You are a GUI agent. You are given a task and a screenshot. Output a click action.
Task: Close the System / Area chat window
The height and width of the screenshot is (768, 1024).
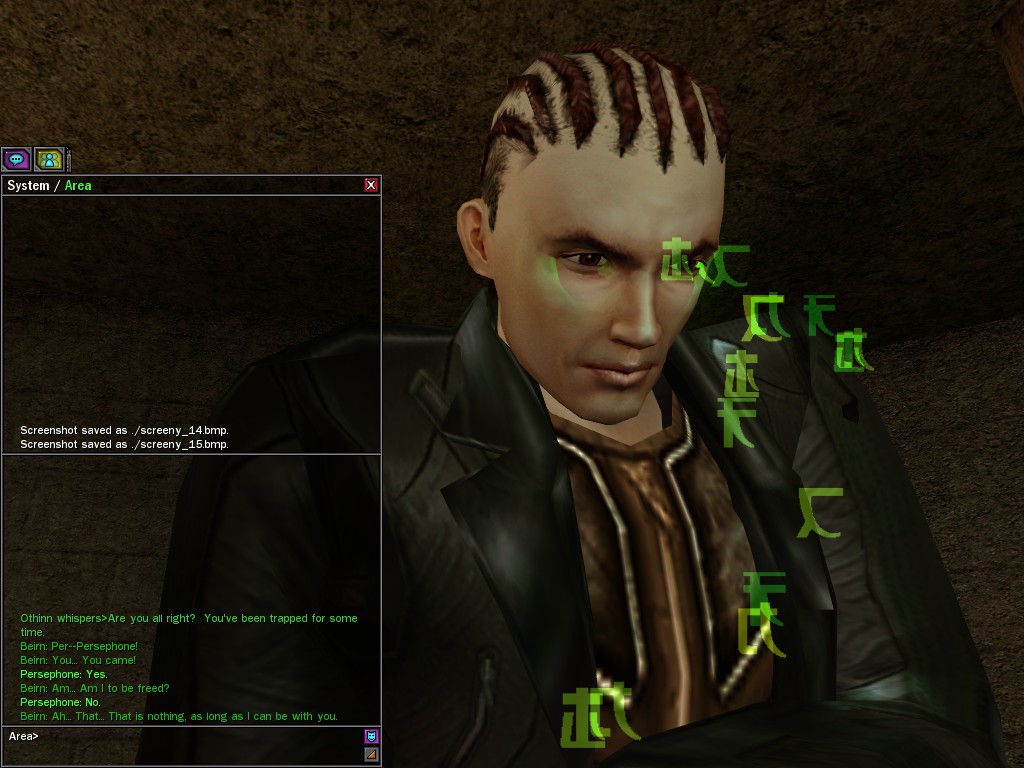[371, 185]
